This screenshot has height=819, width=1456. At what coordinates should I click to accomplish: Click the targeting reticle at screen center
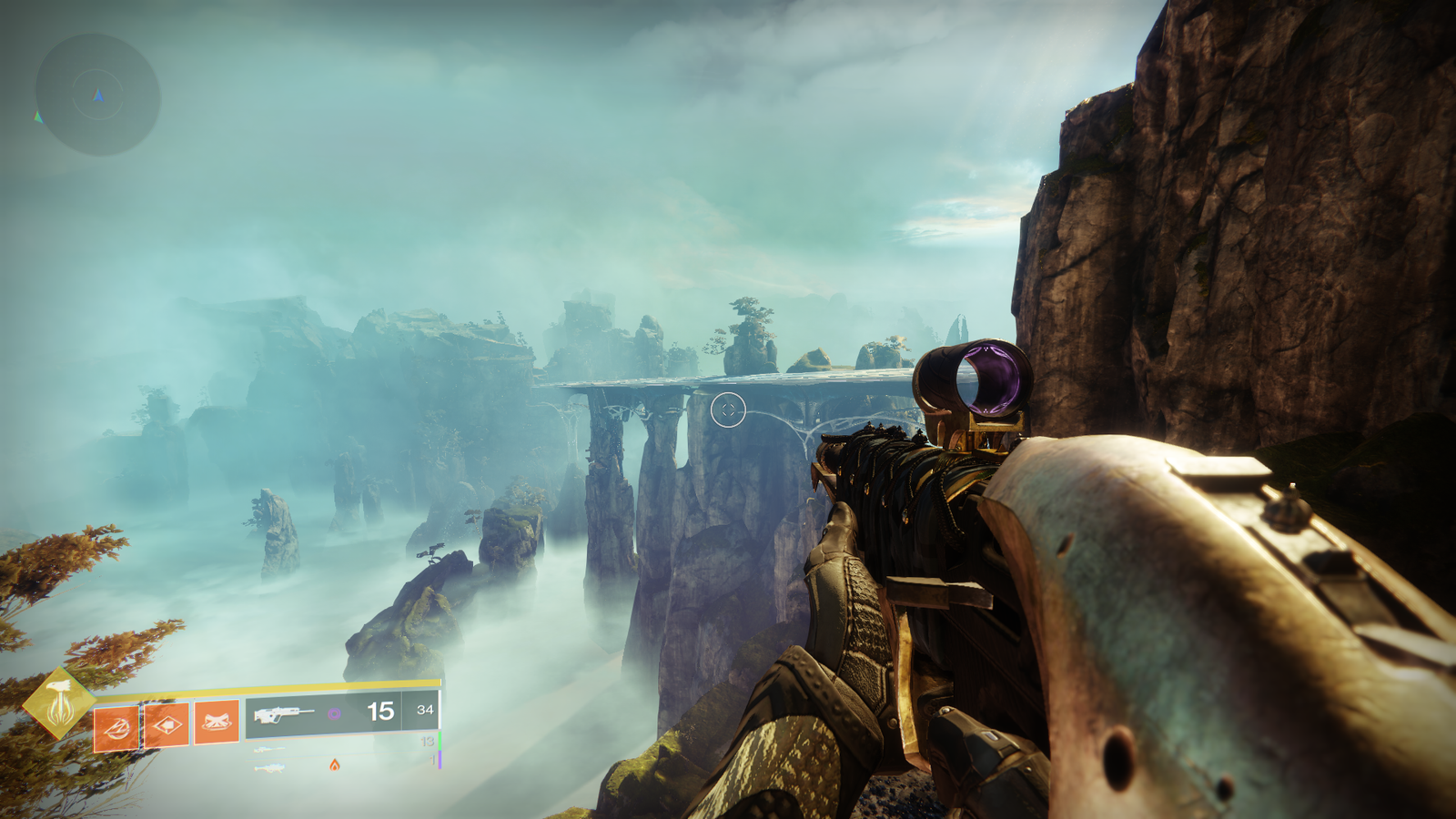(728, 409)
